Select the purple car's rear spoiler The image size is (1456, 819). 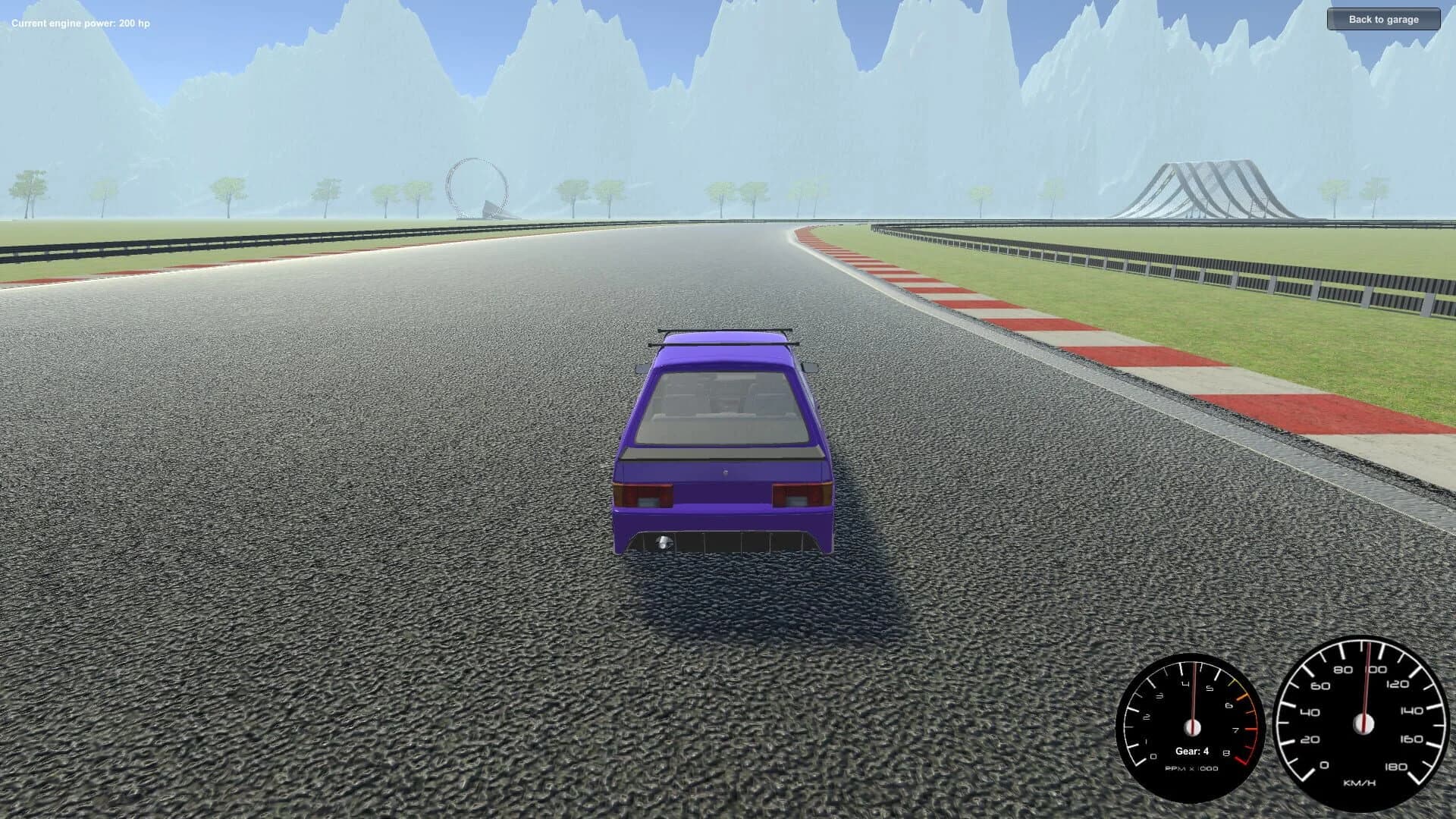coord(724,341)
